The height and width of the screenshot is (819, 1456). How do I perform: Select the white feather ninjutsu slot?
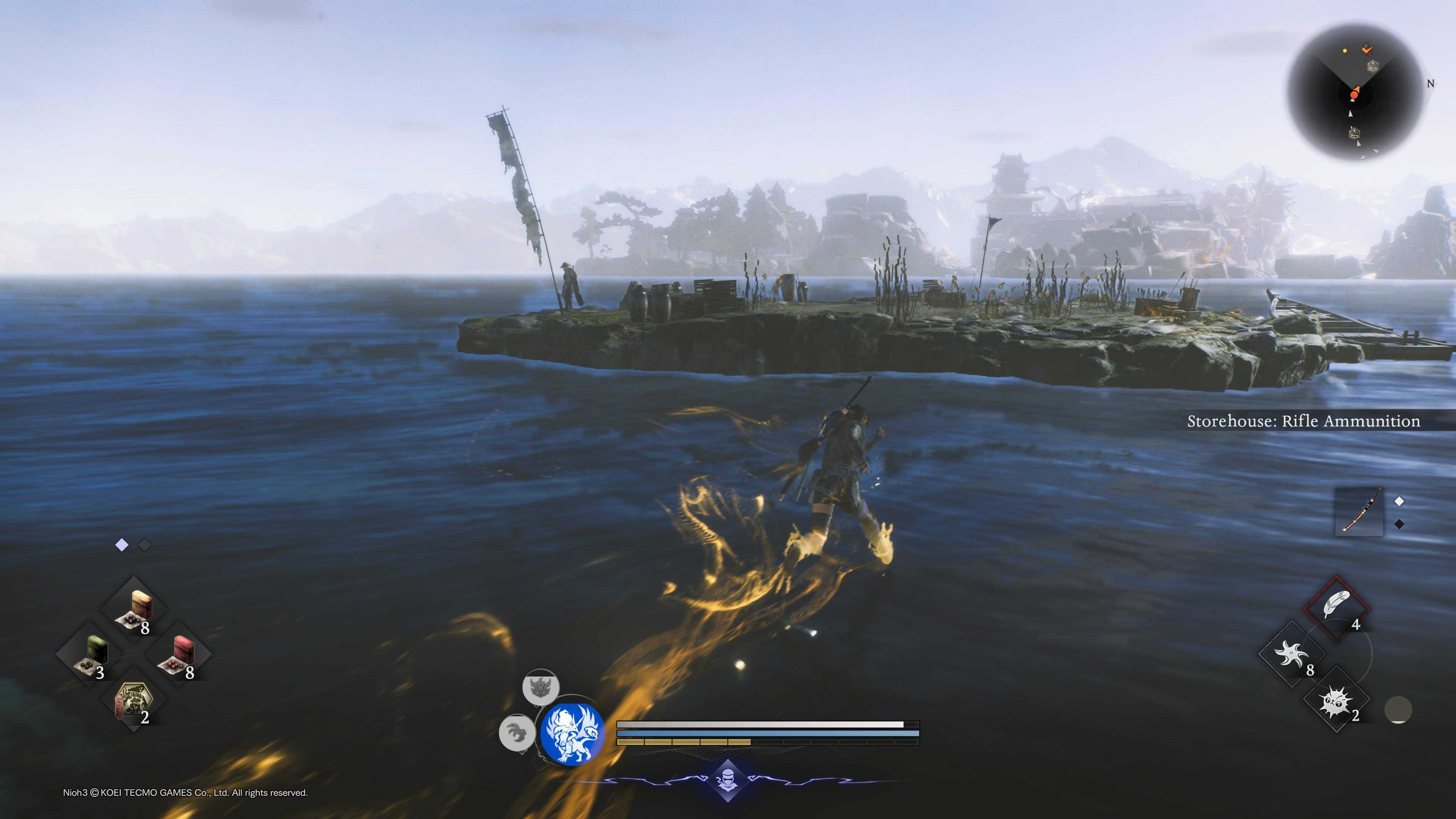[1337, 608]
